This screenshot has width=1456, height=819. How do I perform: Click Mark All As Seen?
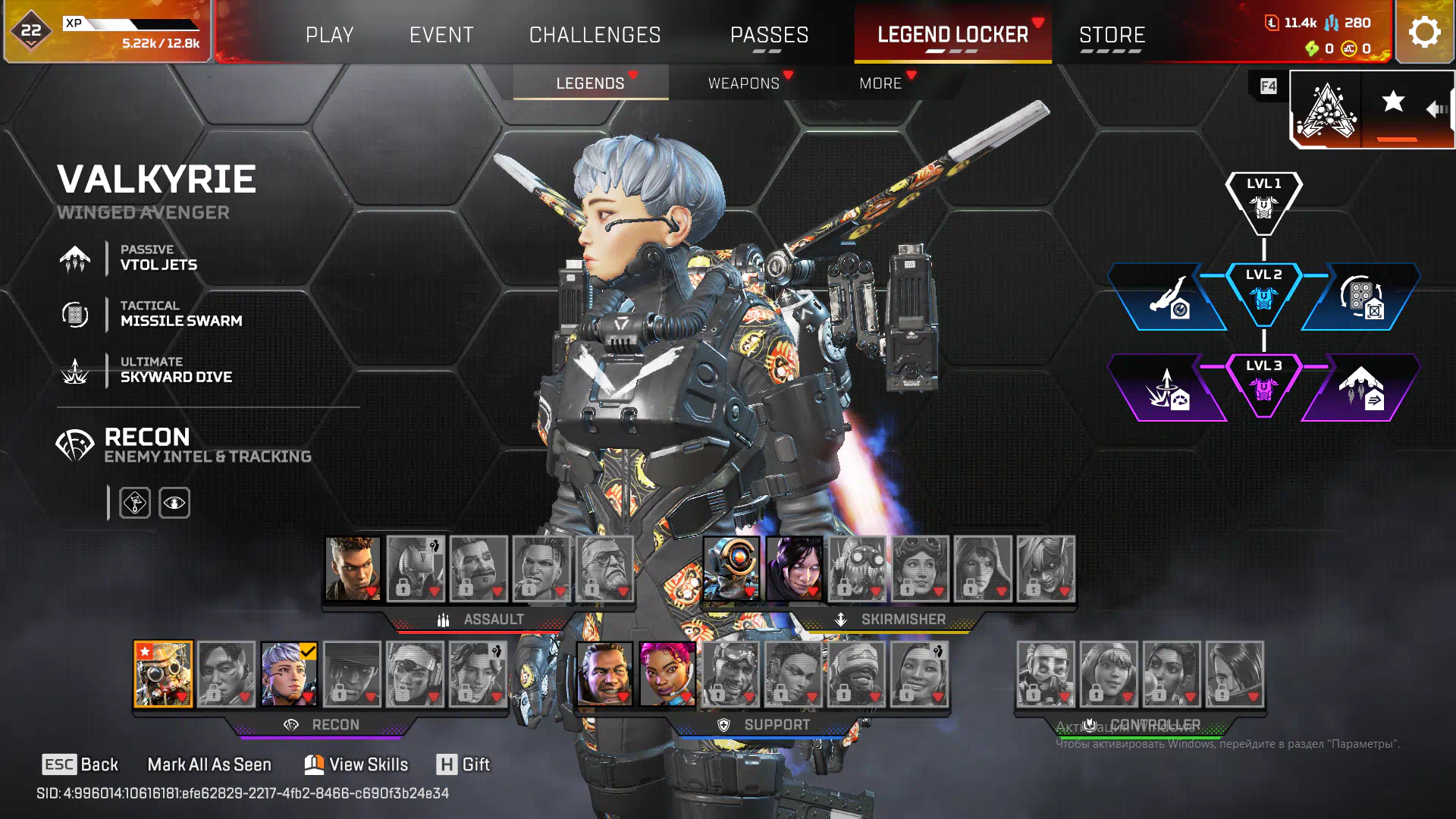click(x=209, y=764)
